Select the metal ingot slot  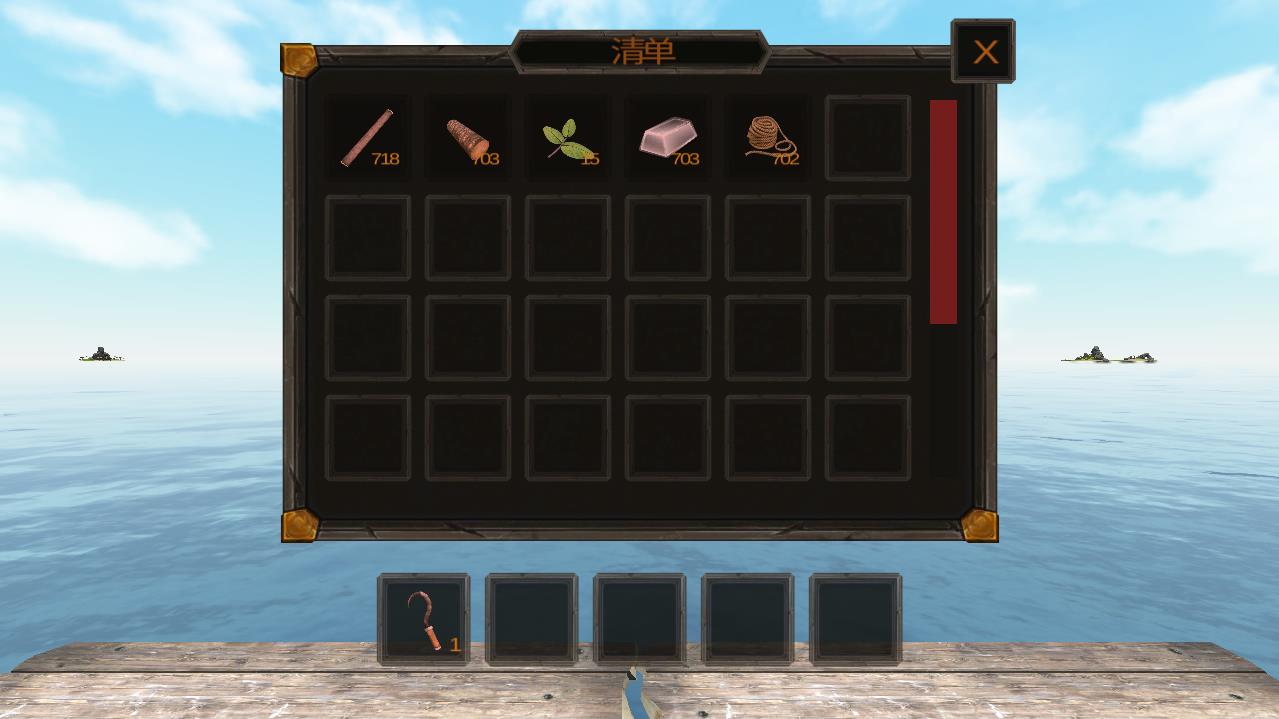pos(668,138)
